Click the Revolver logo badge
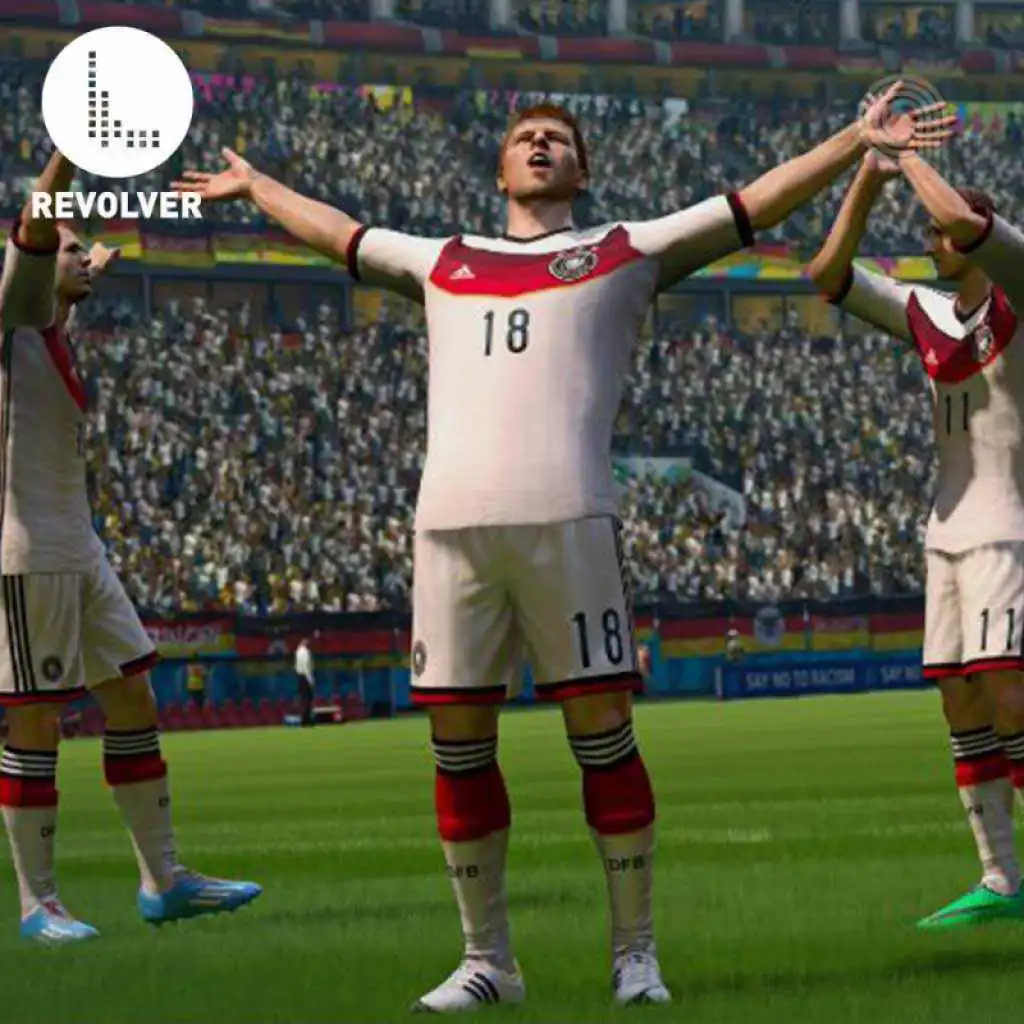This screenshot has height=1024, width=1024. tap(117, 103)
